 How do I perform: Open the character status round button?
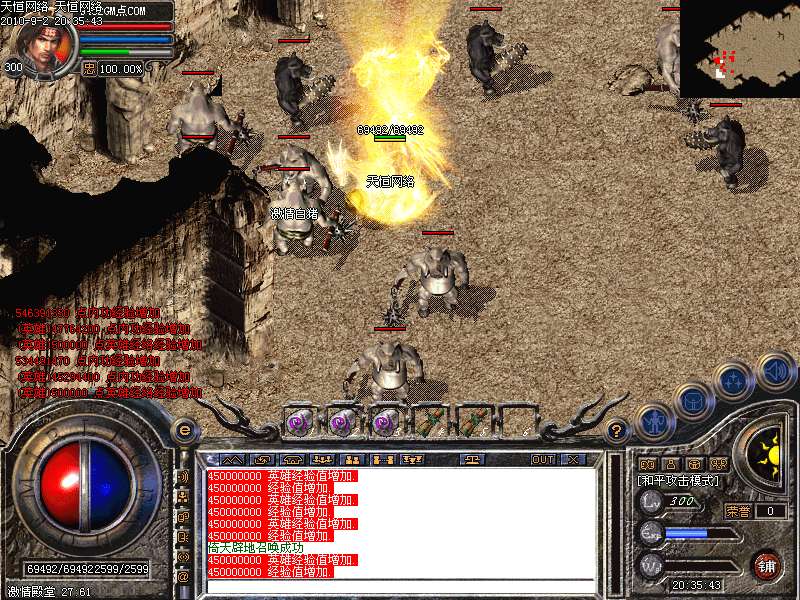[652, 422]
